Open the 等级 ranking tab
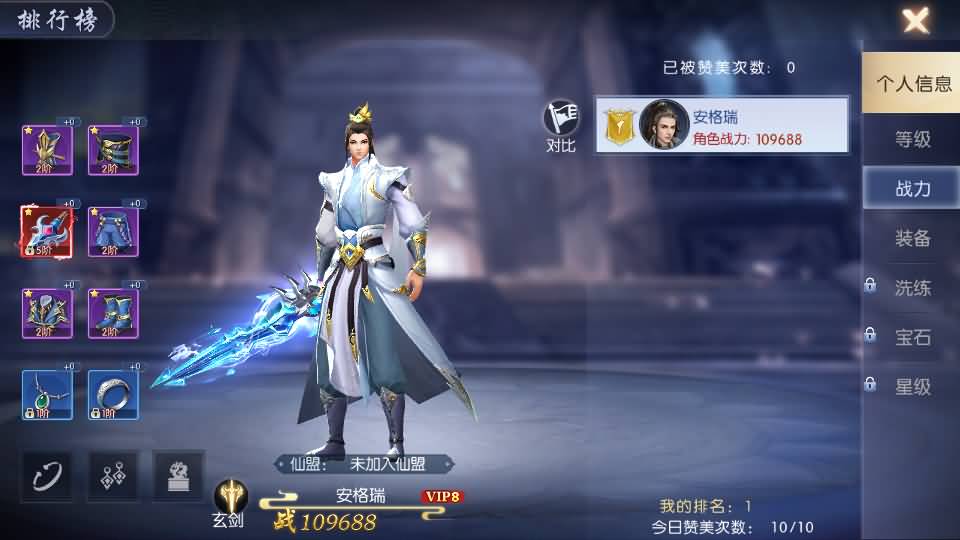The height and width of the screenshot is (540, 960). coord(912,139)
